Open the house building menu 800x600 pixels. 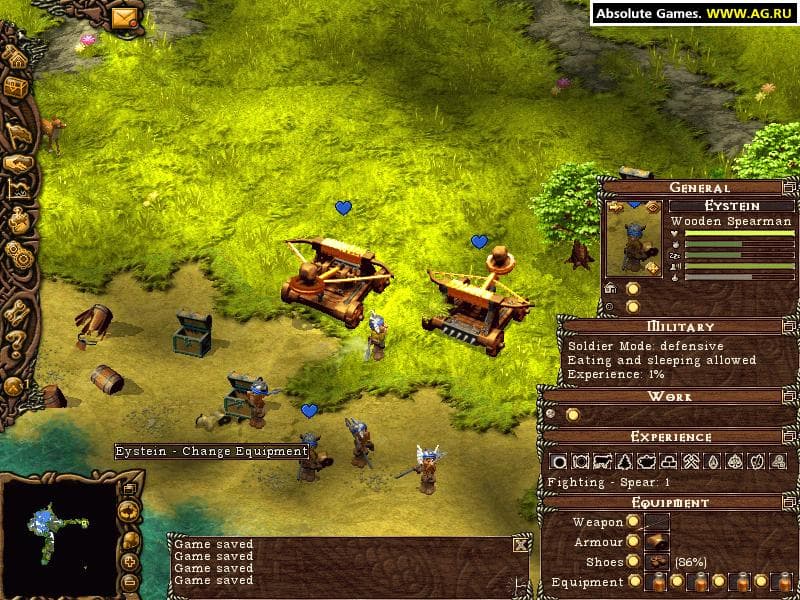click(x=15, y=56)
